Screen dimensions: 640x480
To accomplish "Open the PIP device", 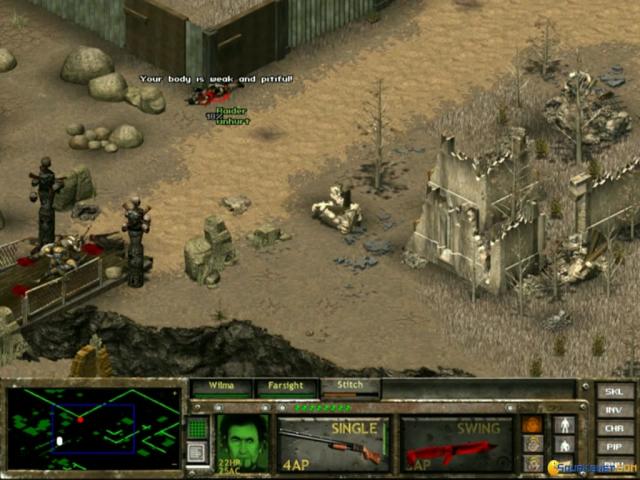I will [614, 446].
